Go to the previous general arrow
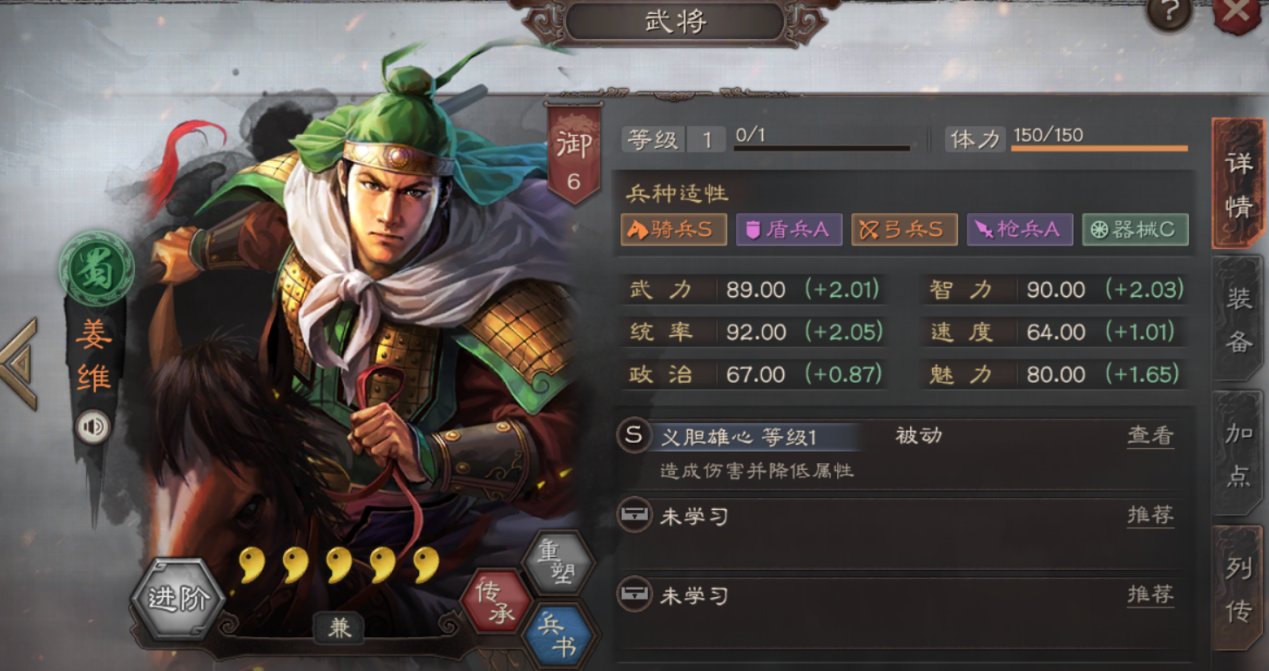Screen dimensions: 1269x671 [x=20, y=363]
